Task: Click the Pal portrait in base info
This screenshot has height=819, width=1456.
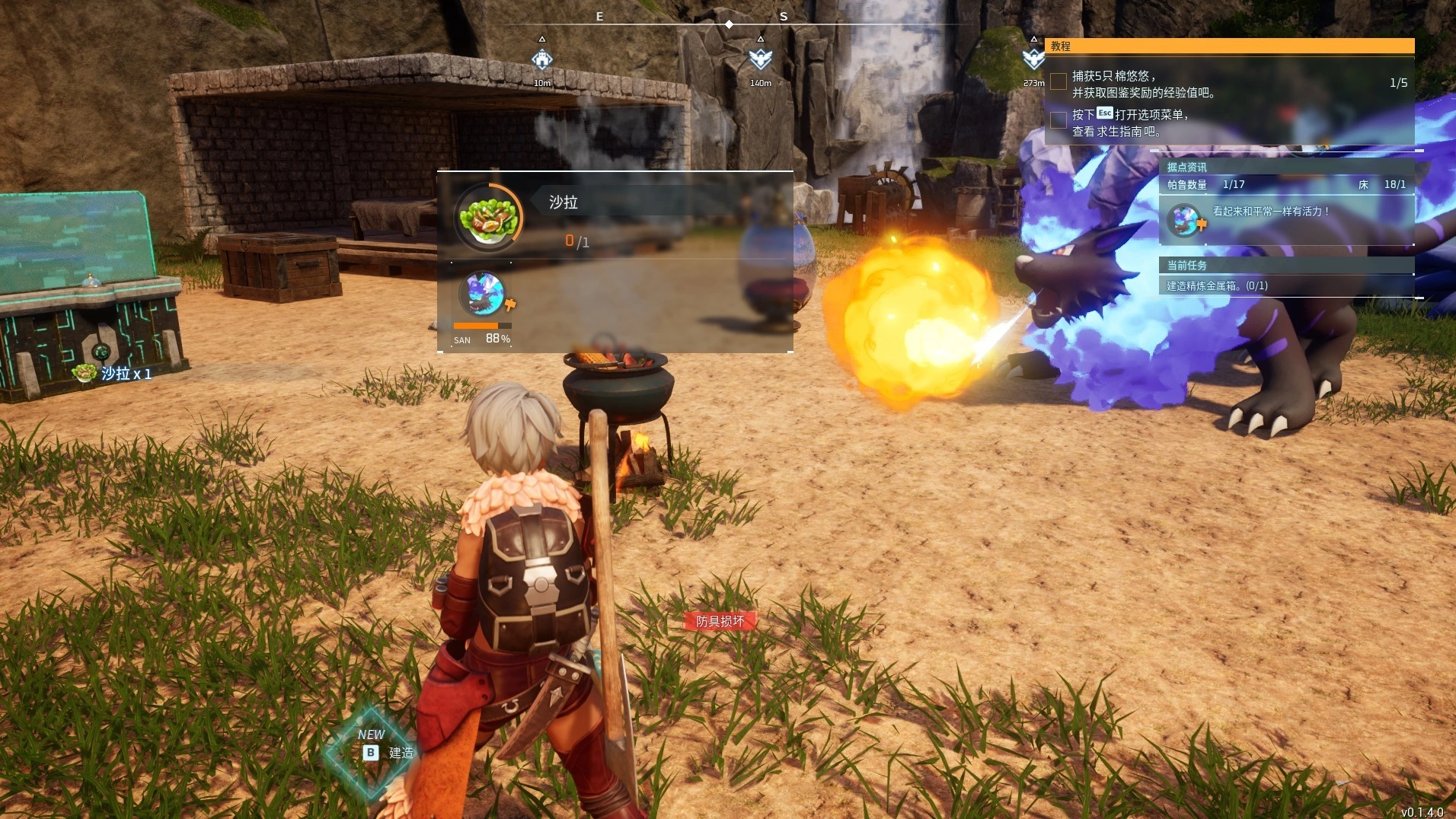Action: [1184, 221]
